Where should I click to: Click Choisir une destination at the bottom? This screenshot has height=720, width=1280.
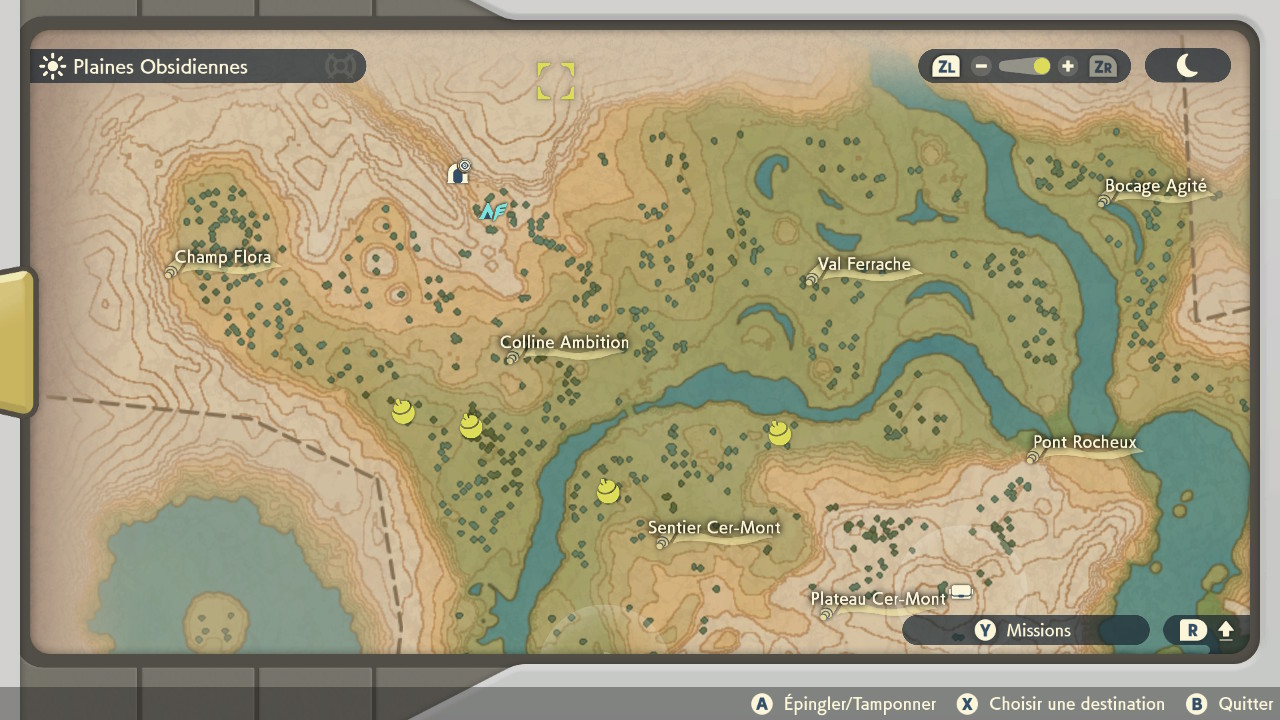(1077, 704)
